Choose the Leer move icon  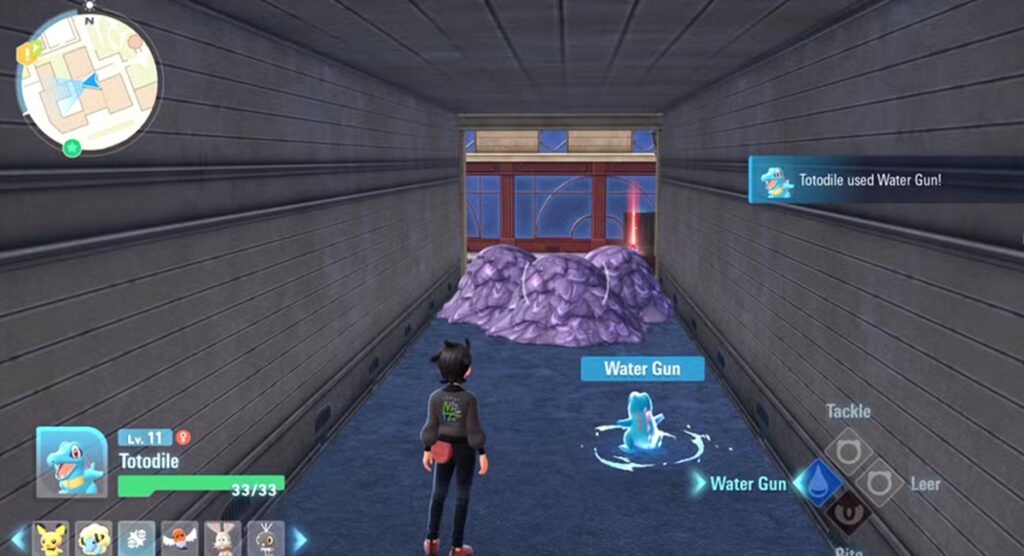tap(881, 483)
